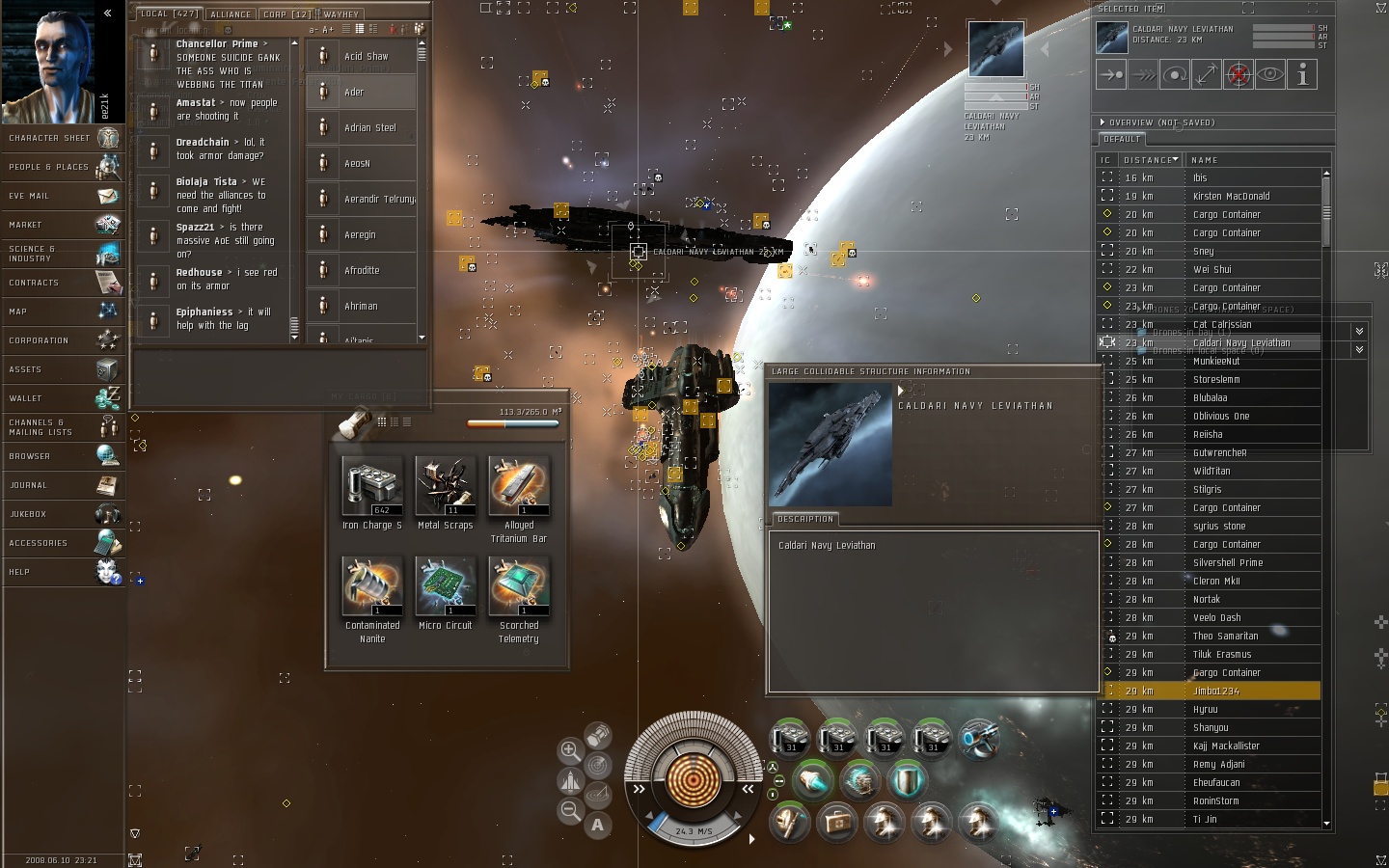Screen dimensions: 1389x868
Task: Click the autopilot A button
Action: pyautogui.click(x=598, y=825)
